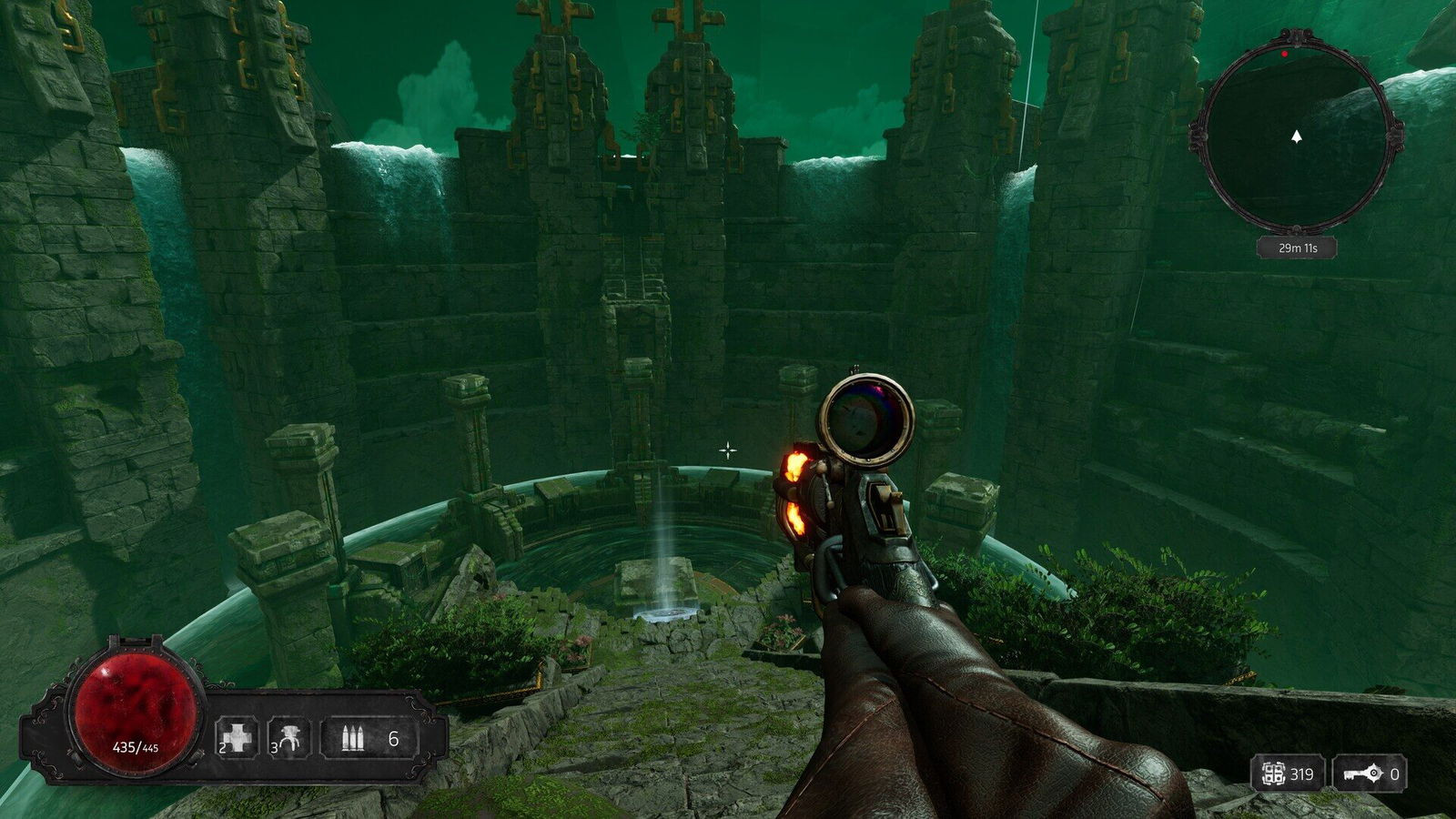The width and height of the screenshot is (1456, 819).
Task: Click the 0 beside the key icon
Action: 1395,774
